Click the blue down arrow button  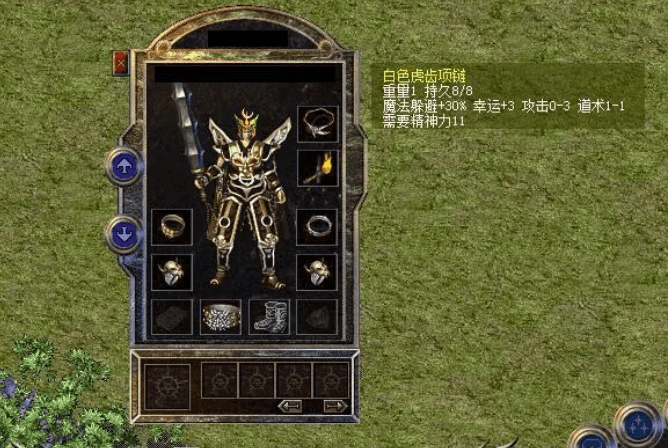124,235
